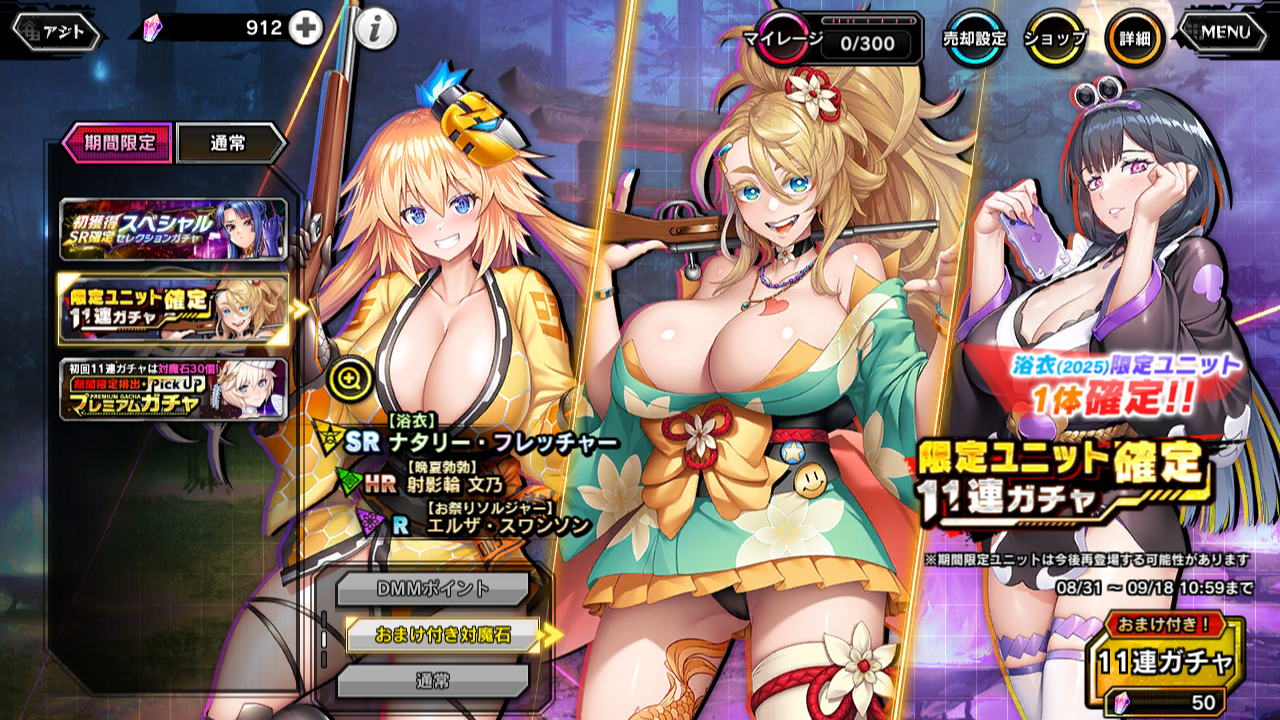The width and height of the screenshot is (1280, 720).
Task: Switch to the 通常 tab at top
Action: 232,143
